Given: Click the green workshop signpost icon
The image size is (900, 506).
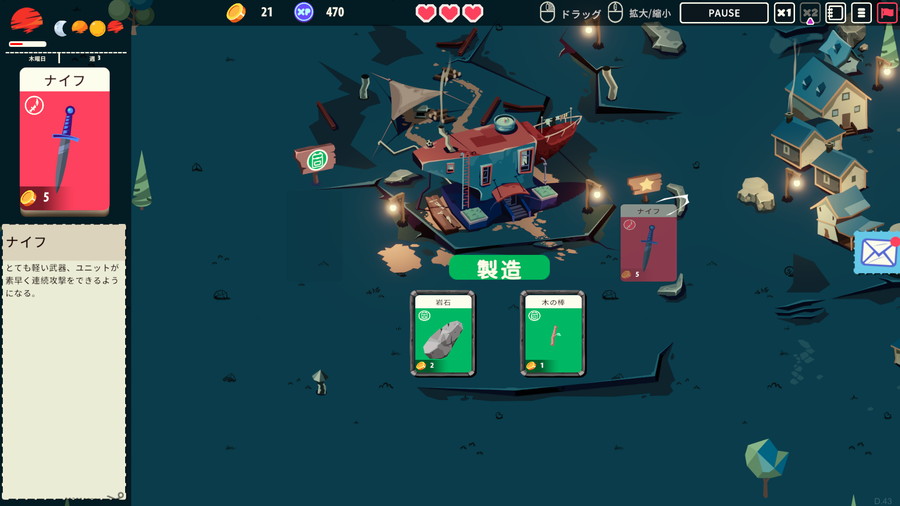Looking at the screenshot, I should tap(316, 159).
